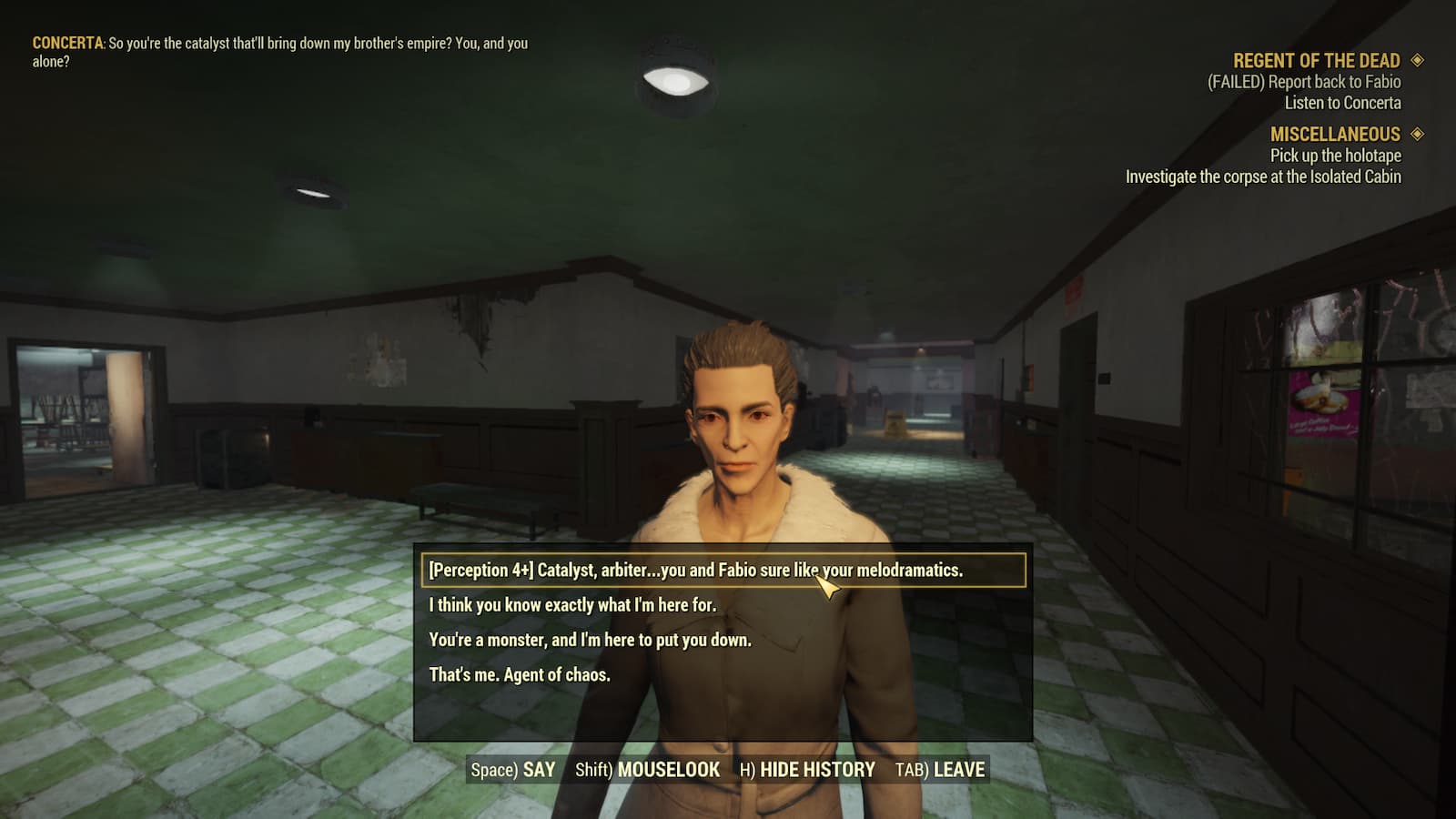Choose the Perception 4+ melodramatics reply
Screen dimensions: 1456x819
(x=695, y=571)
